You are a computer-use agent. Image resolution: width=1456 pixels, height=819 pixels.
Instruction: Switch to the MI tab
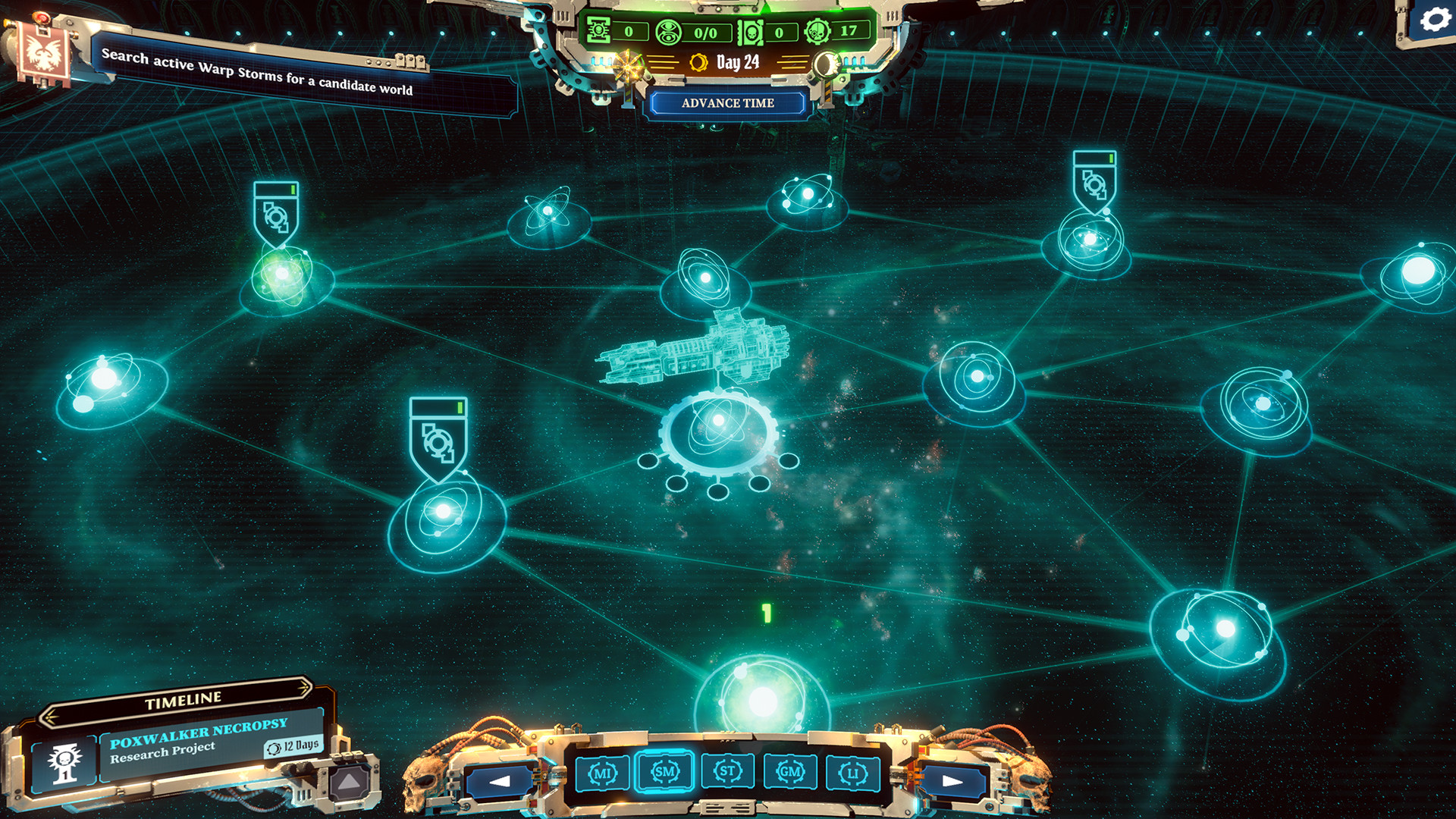point(603,772)
